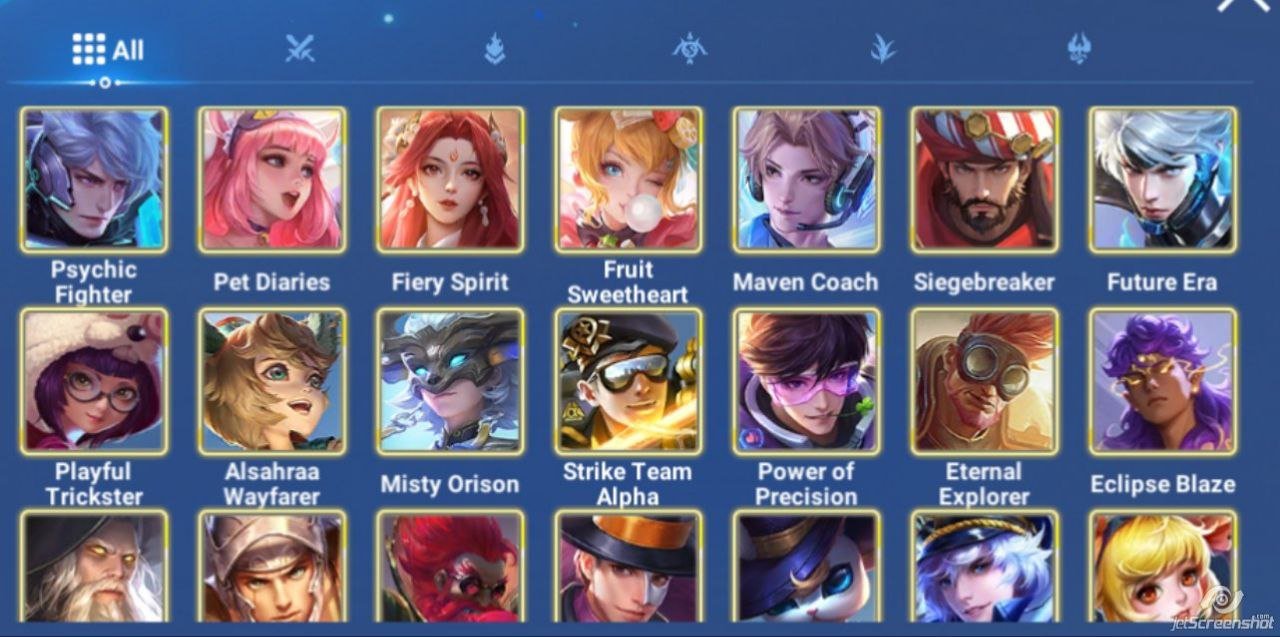Screen dimensions: 1280x637
Task: Pick the Fiery Spirit skin
Action: 450,180
